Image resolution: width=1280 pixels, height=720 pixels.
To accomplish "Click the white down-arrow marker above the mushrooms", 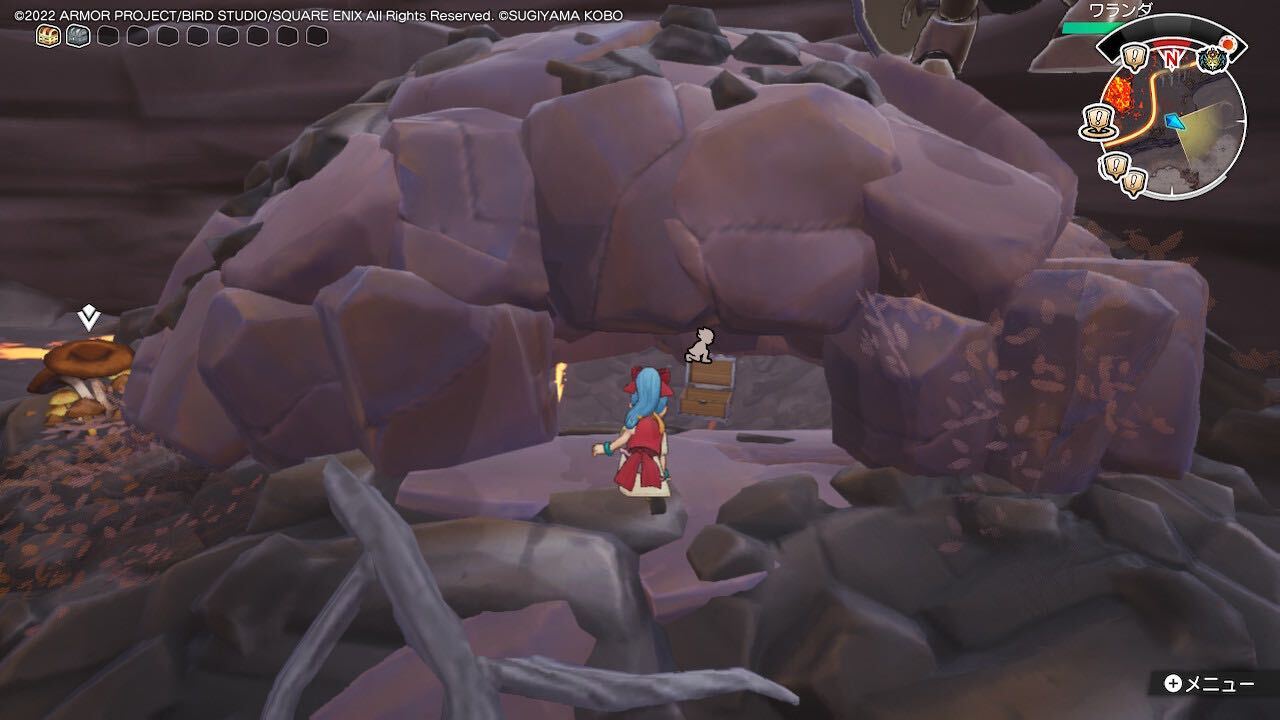I will [x=87, y=318].
